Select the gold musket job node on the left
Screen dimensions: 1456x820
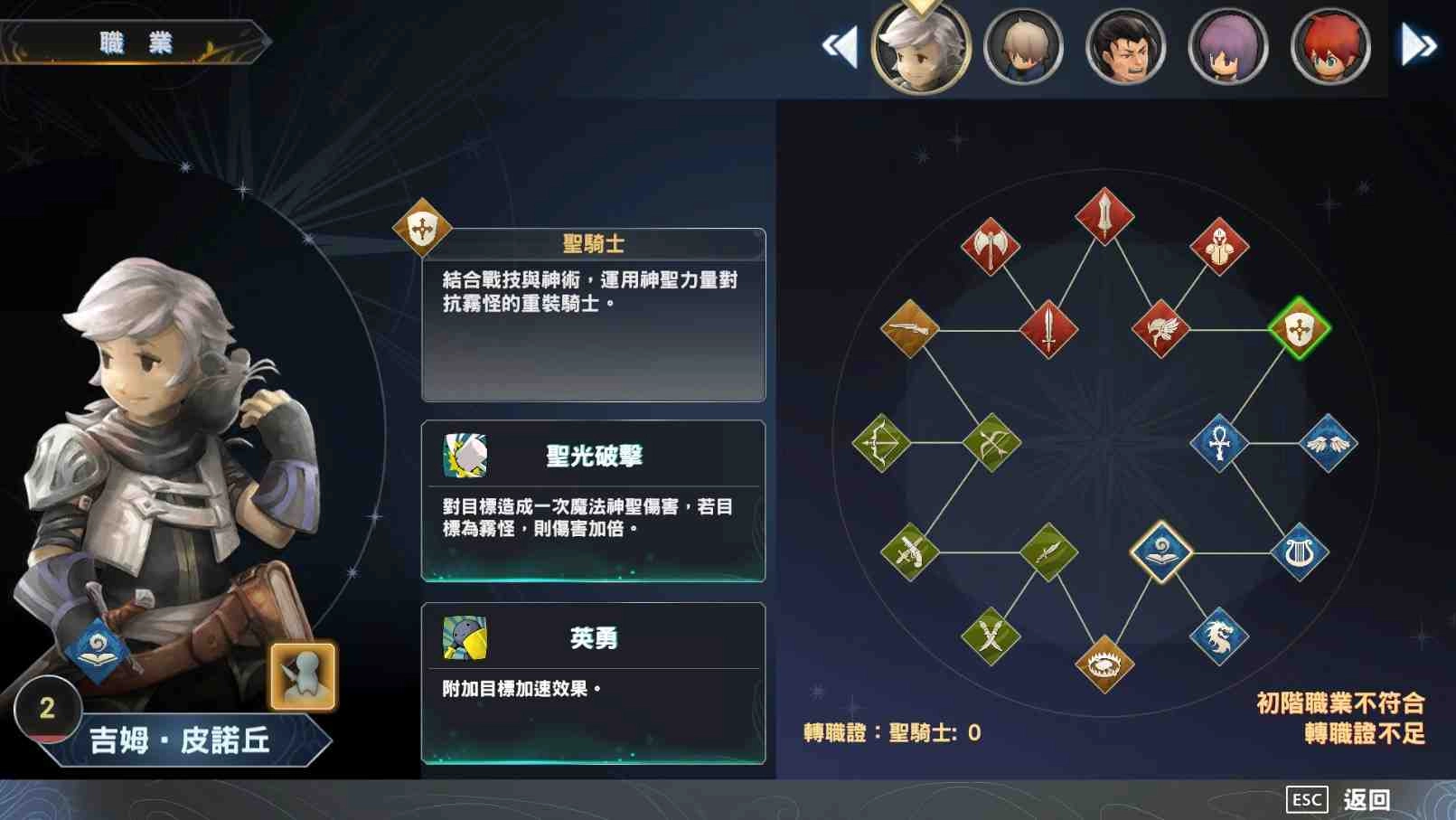point(908,329)
